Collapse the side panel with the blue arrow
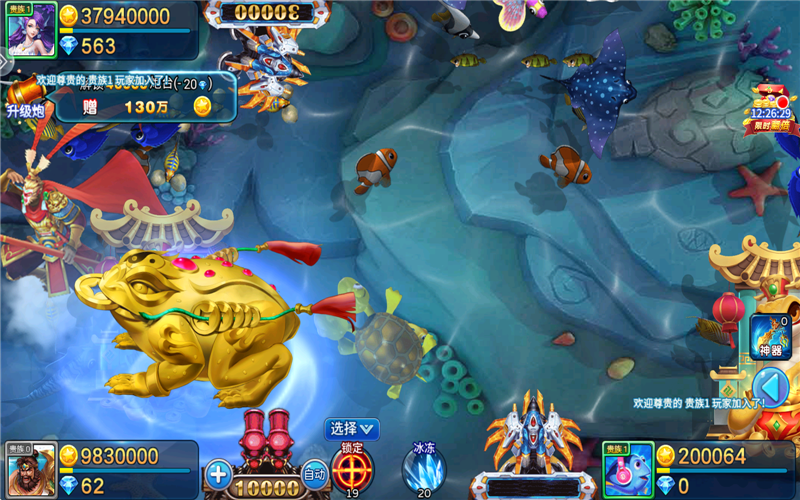 [769, 387]
